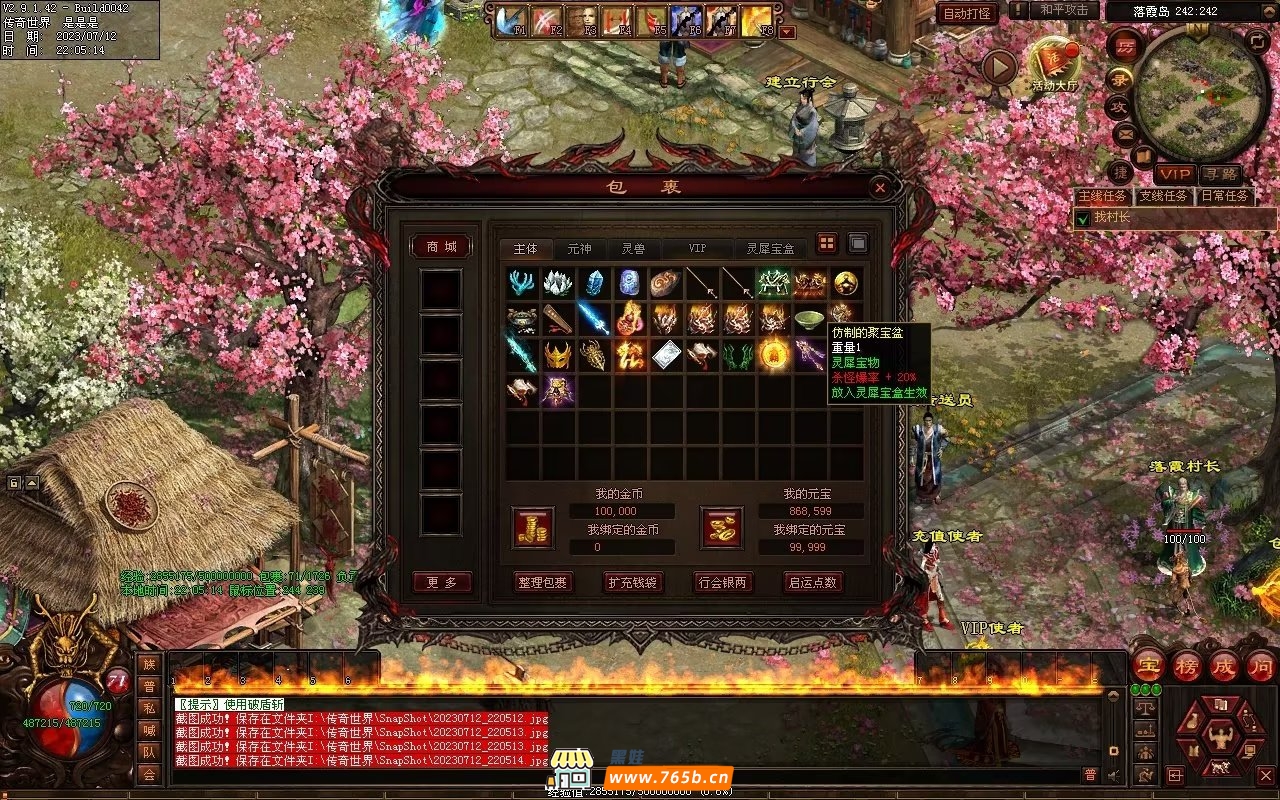The image size is (1280, 800).
Task: Close the 包裹 inventory window
Action: (x=879, y=187)
